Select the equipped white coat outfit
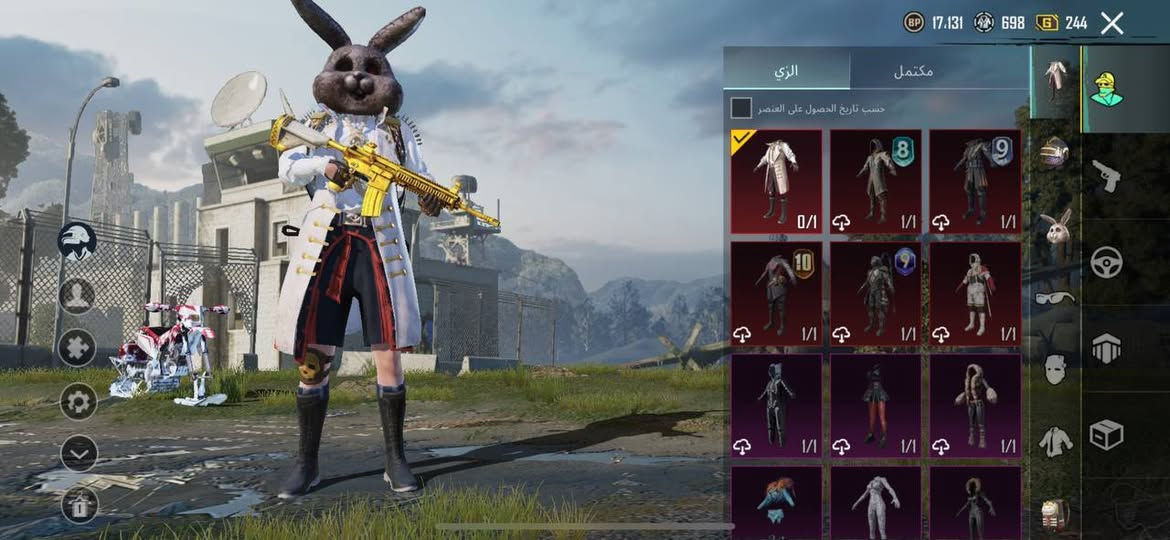 pyautogui.click(x=776, y=181)
